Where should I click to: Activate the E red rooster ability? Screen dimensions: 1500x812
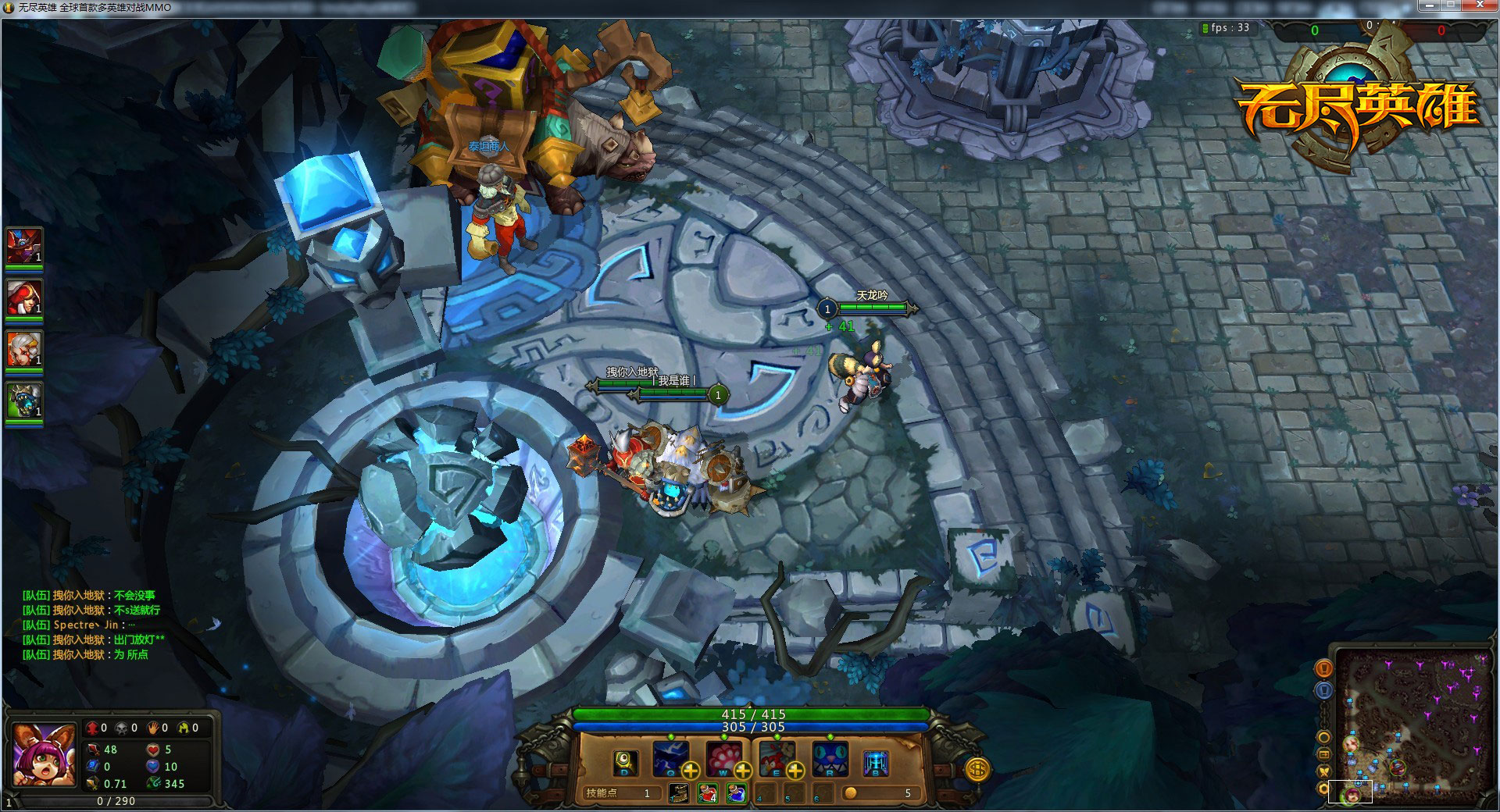pos(776,757)
